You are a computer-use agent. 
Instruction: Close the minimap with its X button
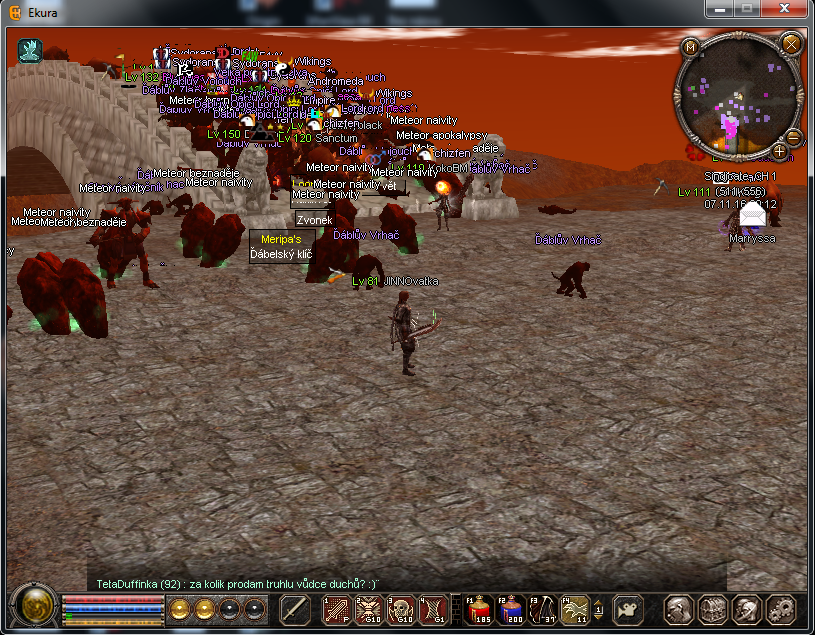tap(790, 44)
